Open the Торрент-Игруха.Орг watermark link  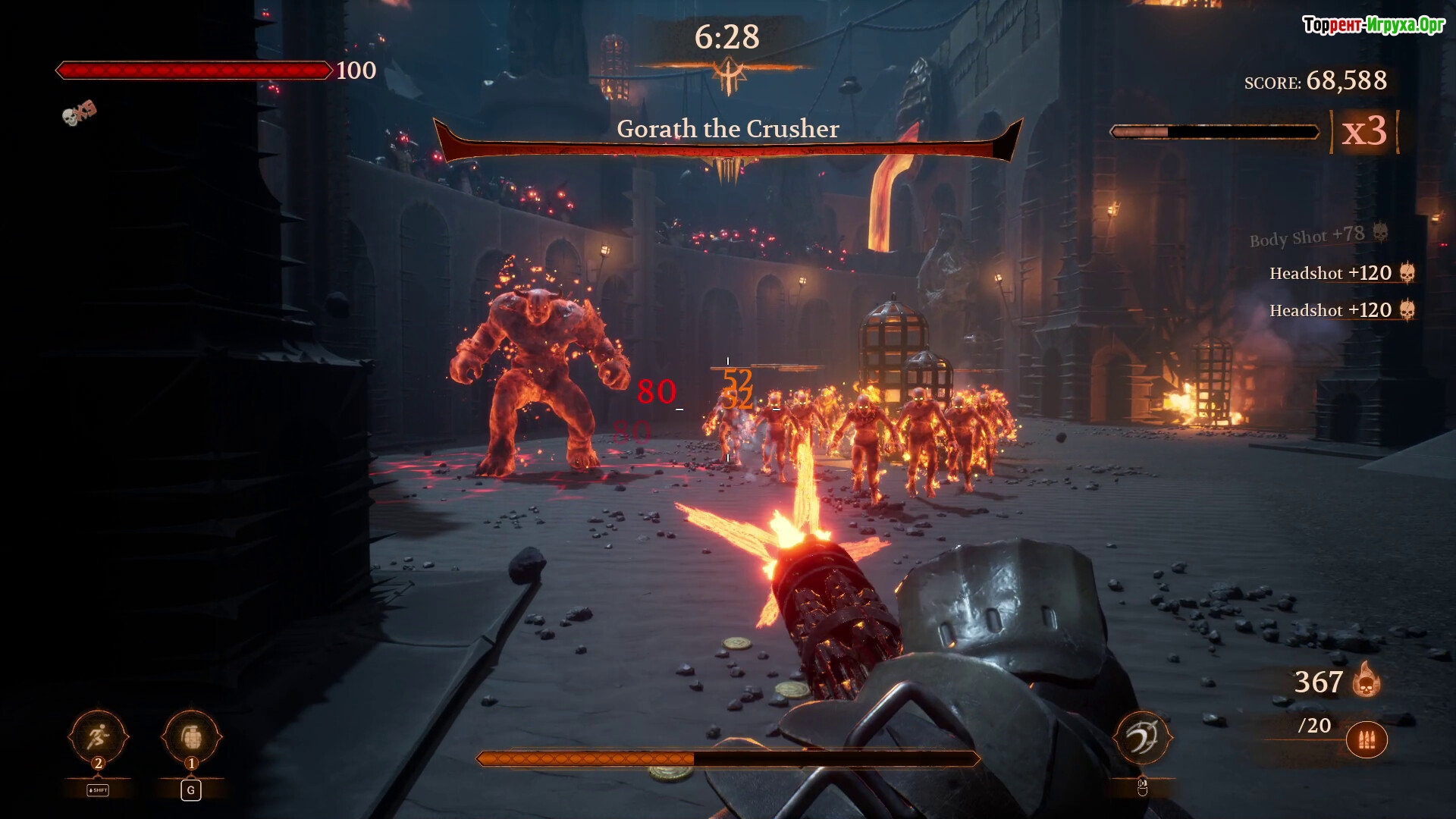1373,25
